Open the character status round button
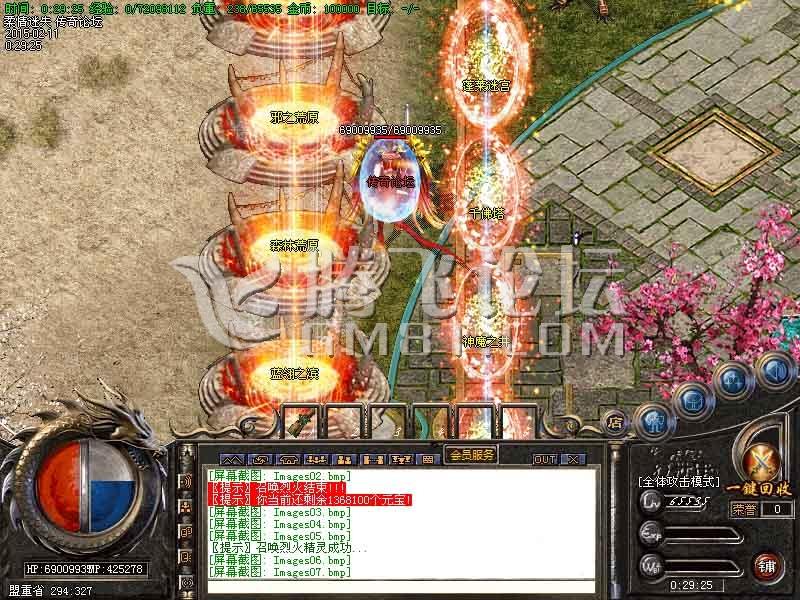The height and width of the screenshot is (600, 800). [655, 420]
